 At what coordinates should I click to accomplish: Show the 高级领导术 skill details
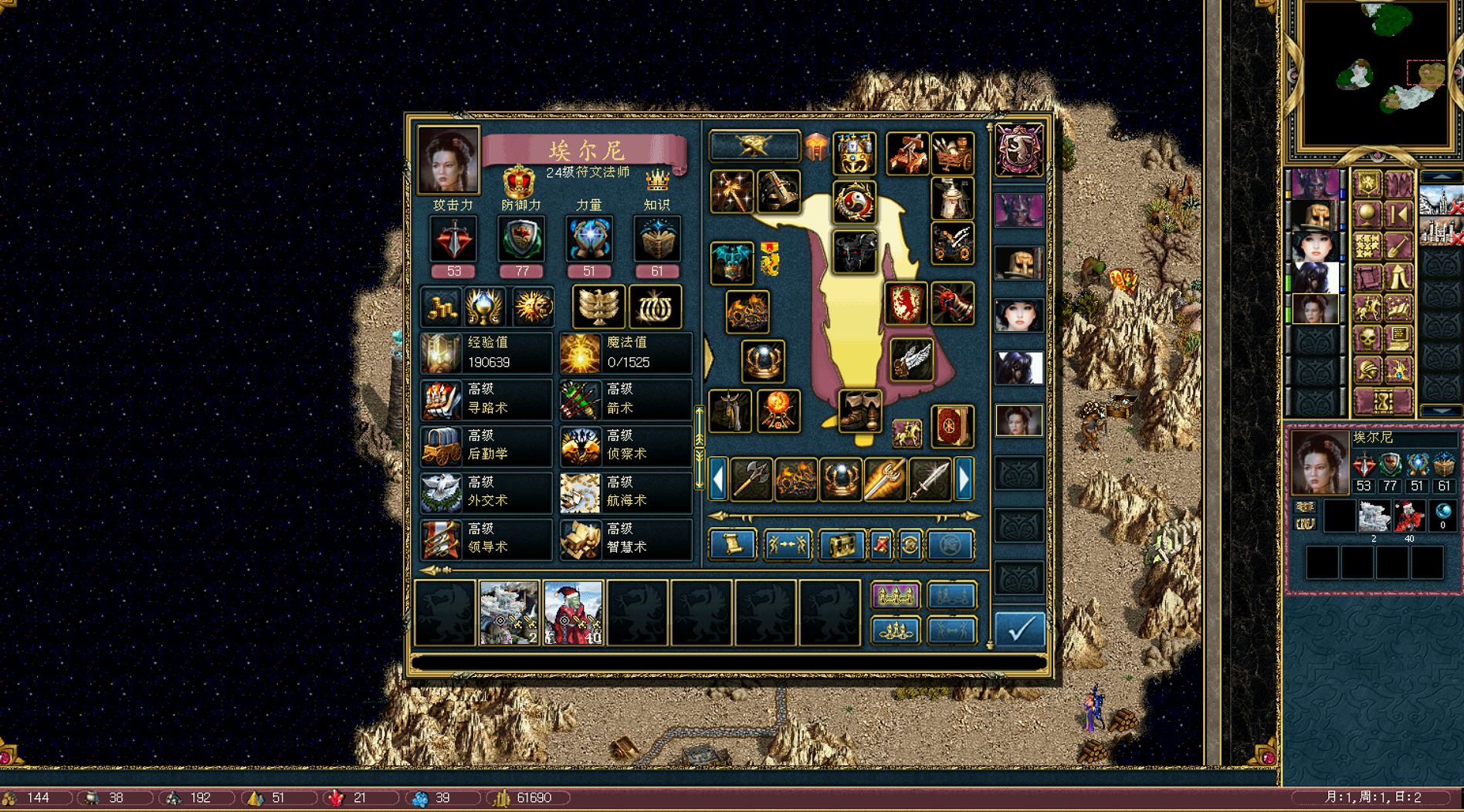[486, 538]
